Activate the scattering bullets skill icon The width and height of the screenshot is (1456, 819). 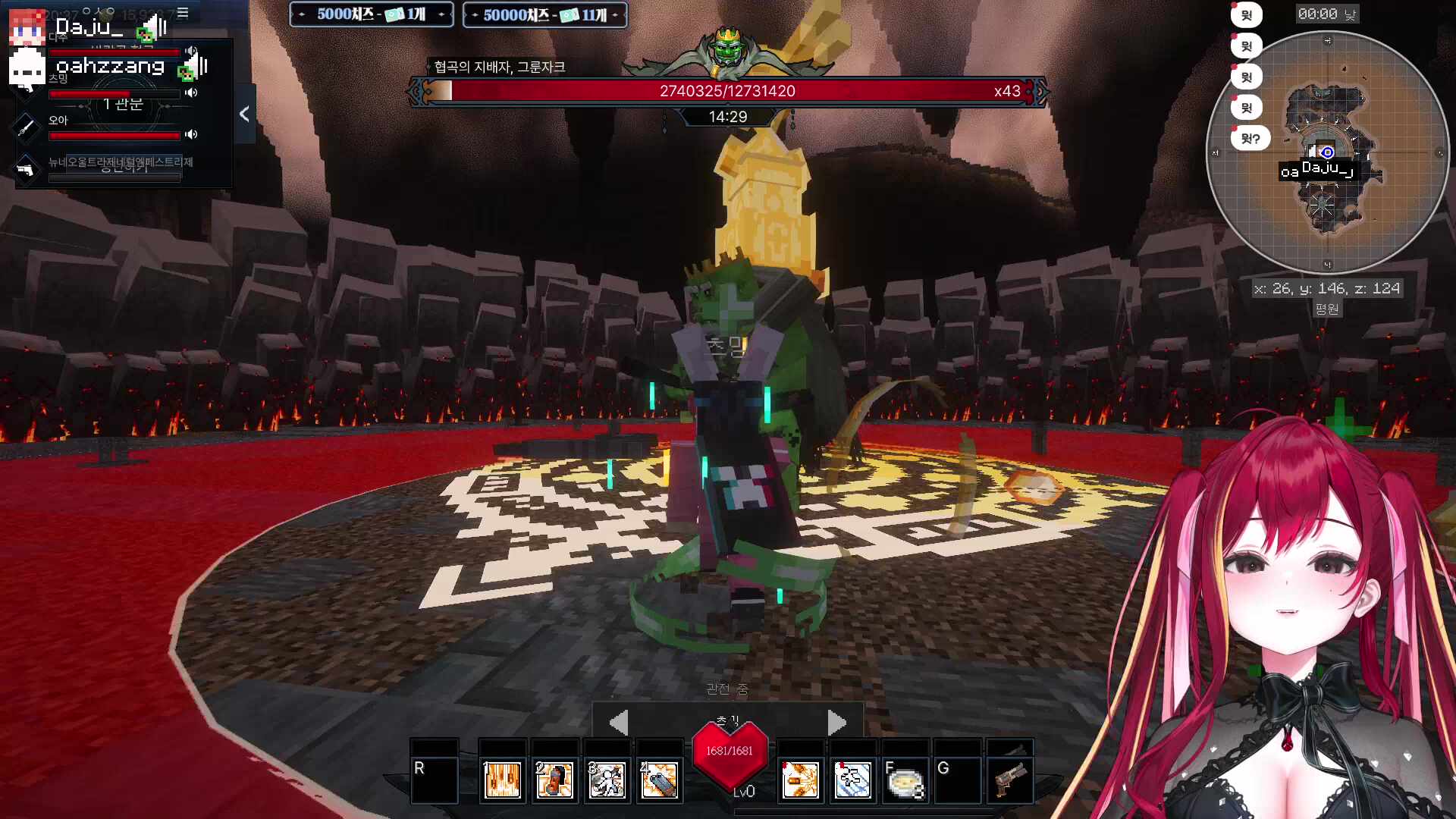tap(800, 780)
